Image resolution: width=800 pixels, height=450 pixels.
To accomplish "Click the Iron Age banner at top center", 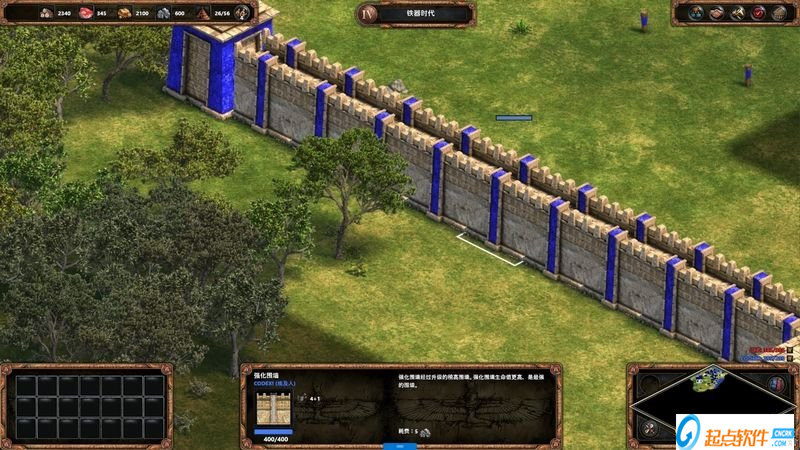I will click(414, 14).
